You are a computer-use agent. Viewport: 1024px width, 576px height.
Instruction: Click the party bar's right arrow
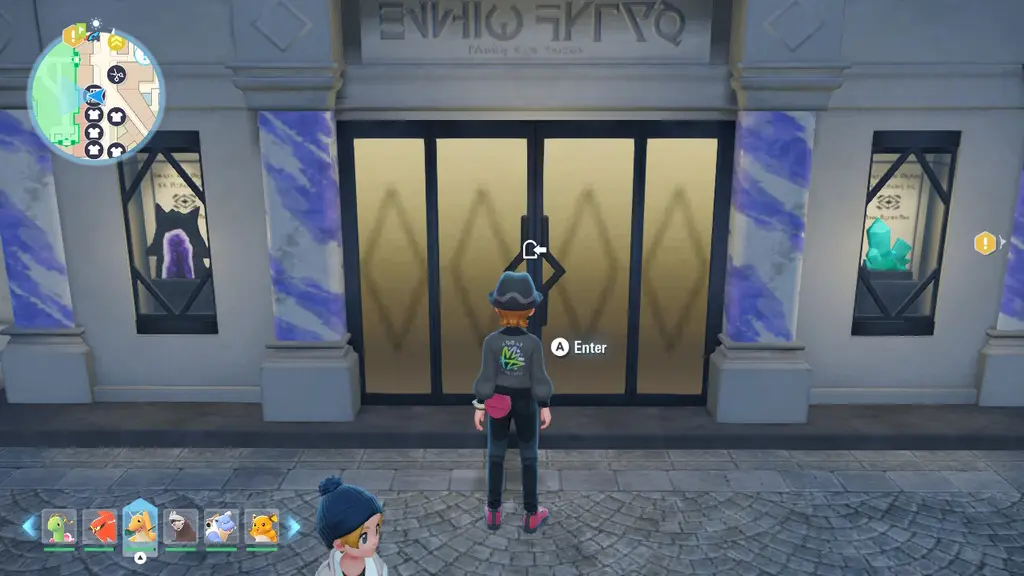point(294,526)
